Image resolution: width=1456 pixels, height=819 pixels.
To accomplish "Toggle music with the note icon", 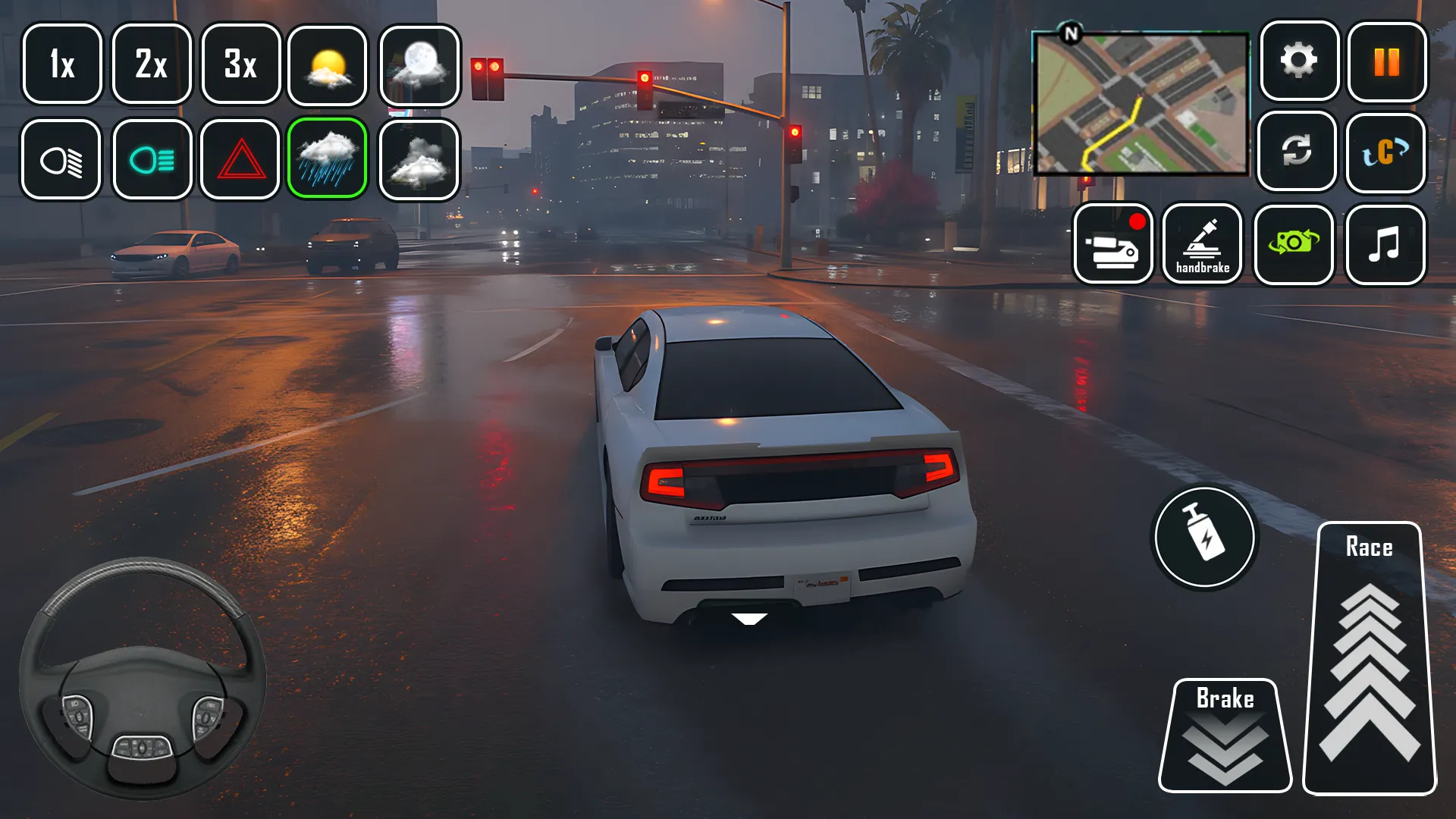I will click(x=1385, y=245).
